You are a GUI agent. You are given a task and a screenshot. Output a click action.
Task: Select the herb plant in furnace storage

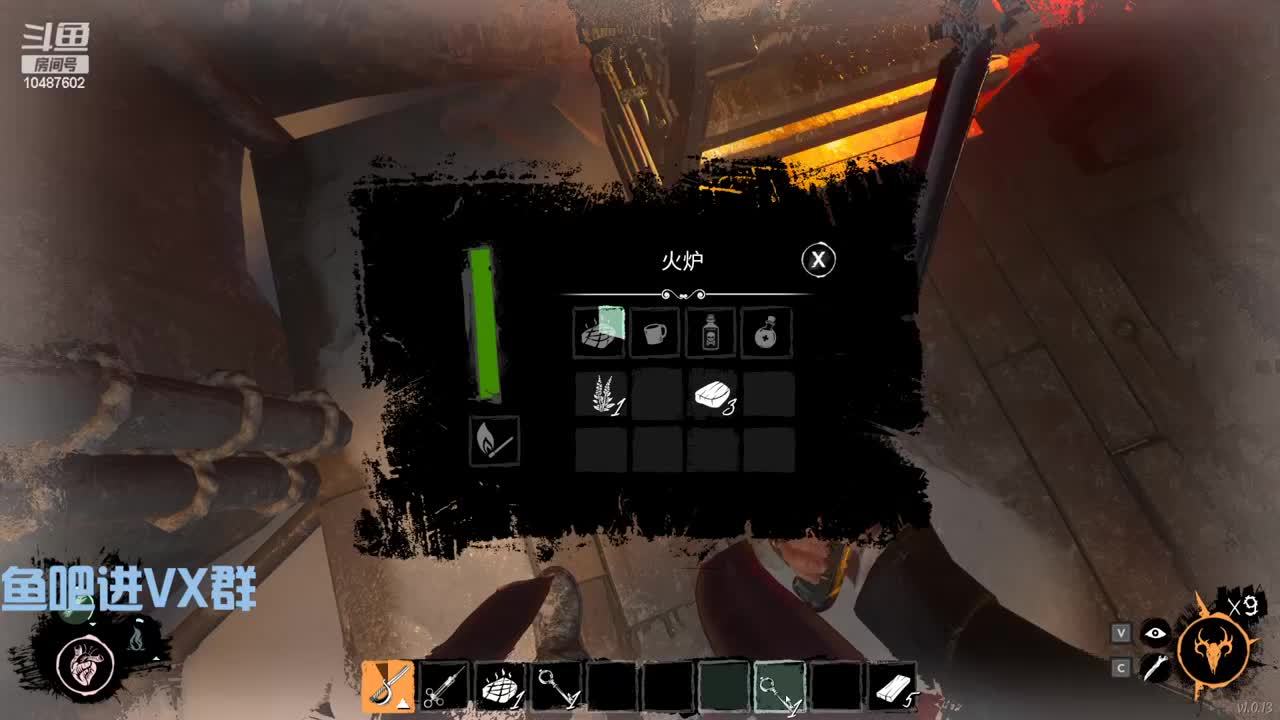[x=601, y=394]
